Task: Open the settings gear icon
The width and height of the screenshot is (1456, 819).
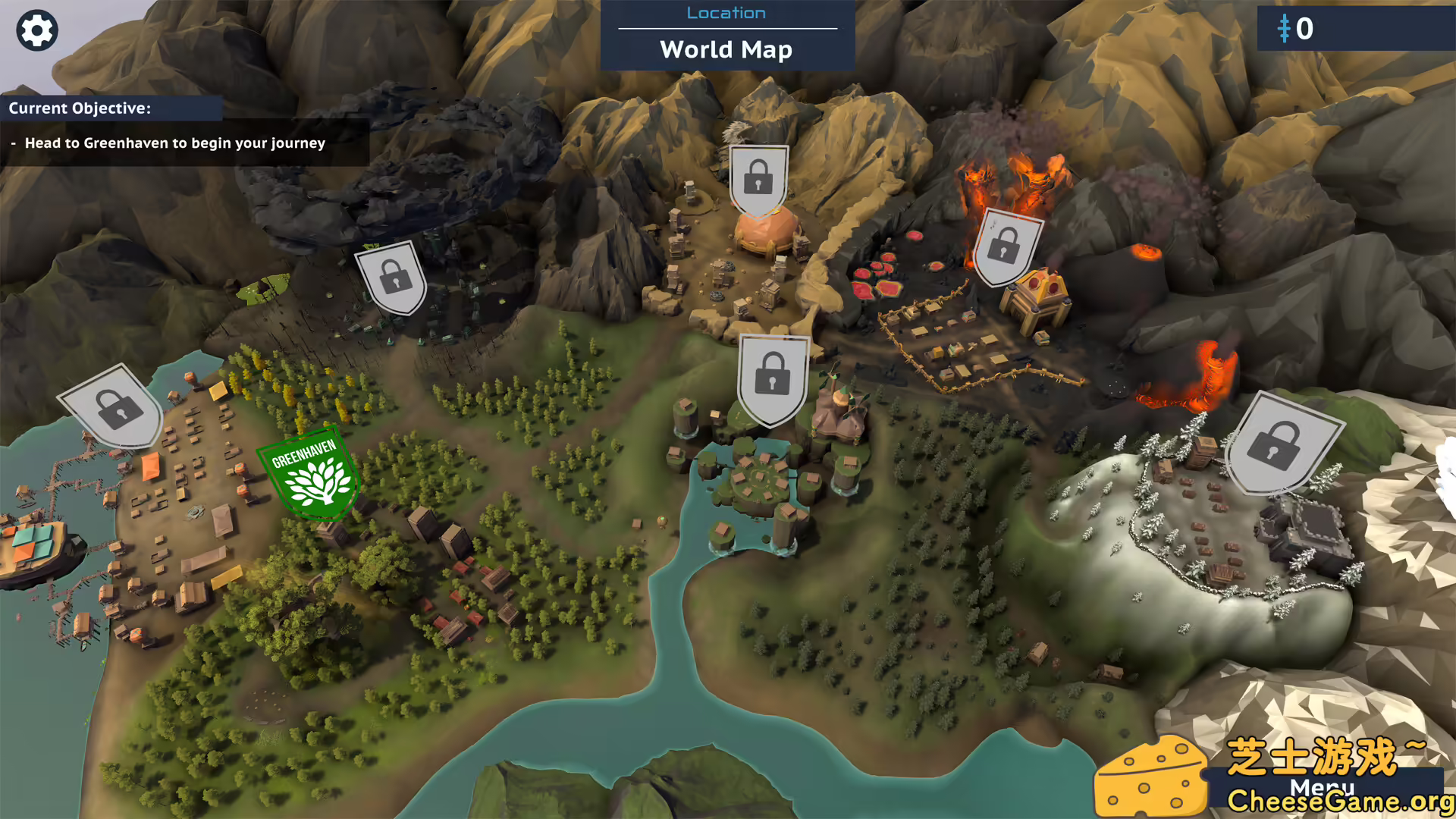Action: (36, 31)
